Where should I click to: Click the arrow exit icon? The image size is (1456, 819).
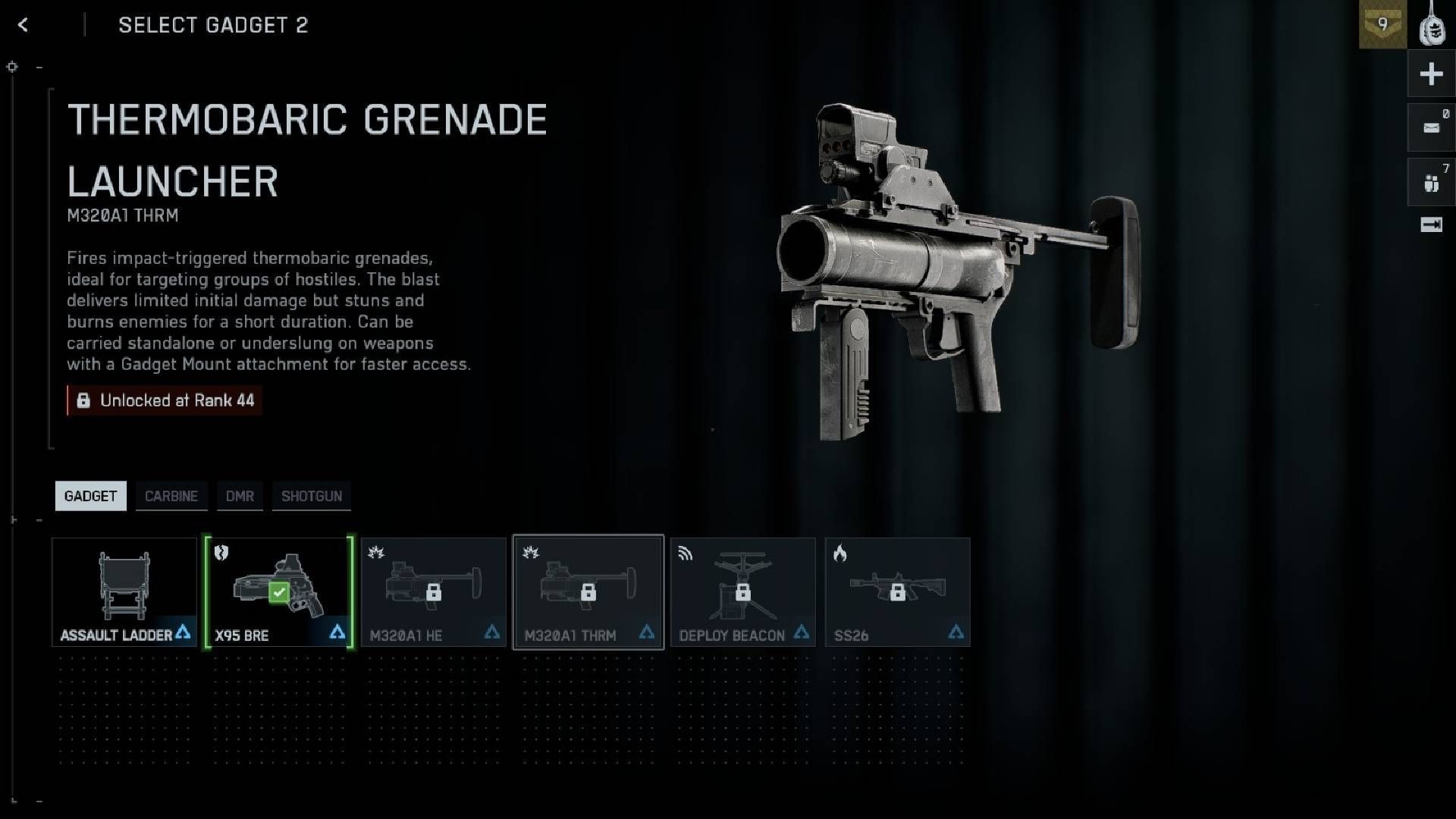click(1431, 225)
